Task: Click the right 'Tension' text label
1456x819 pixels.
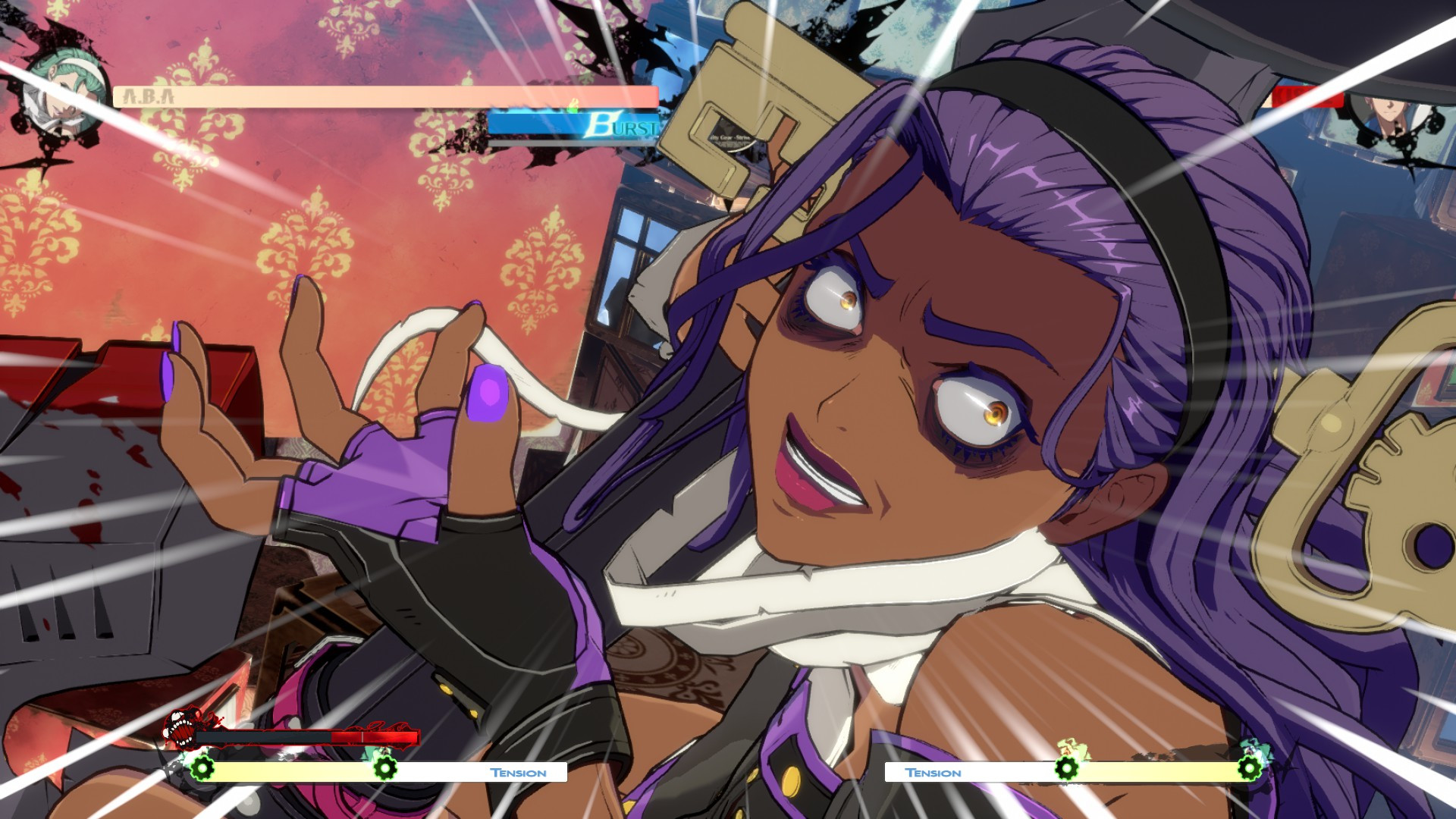Action: coord(932,772)
